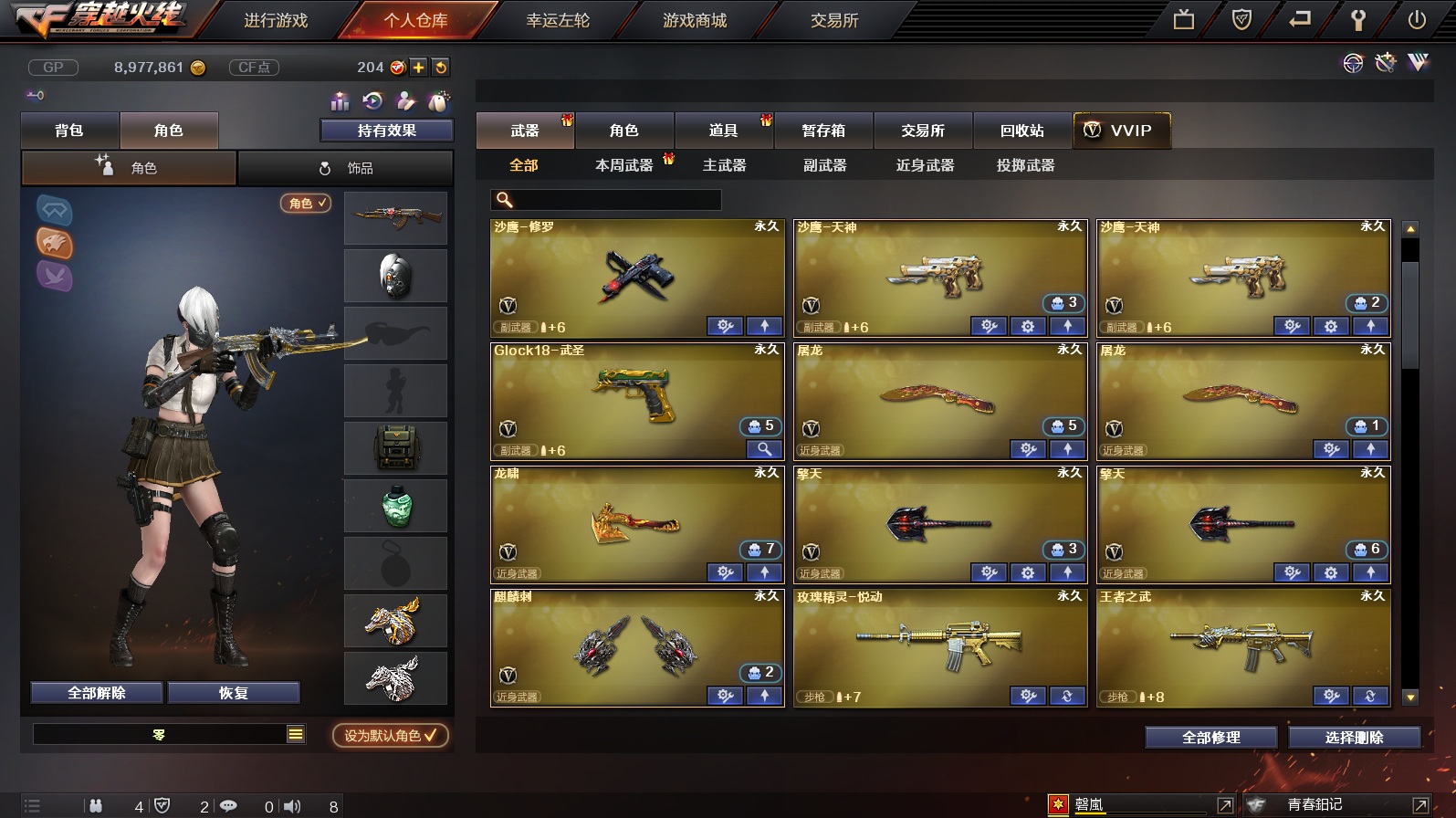Screen dimensions: 1456x818
Task: Select the 沙鹰-修罗 pistol tile
Action: tap(637, 274)
